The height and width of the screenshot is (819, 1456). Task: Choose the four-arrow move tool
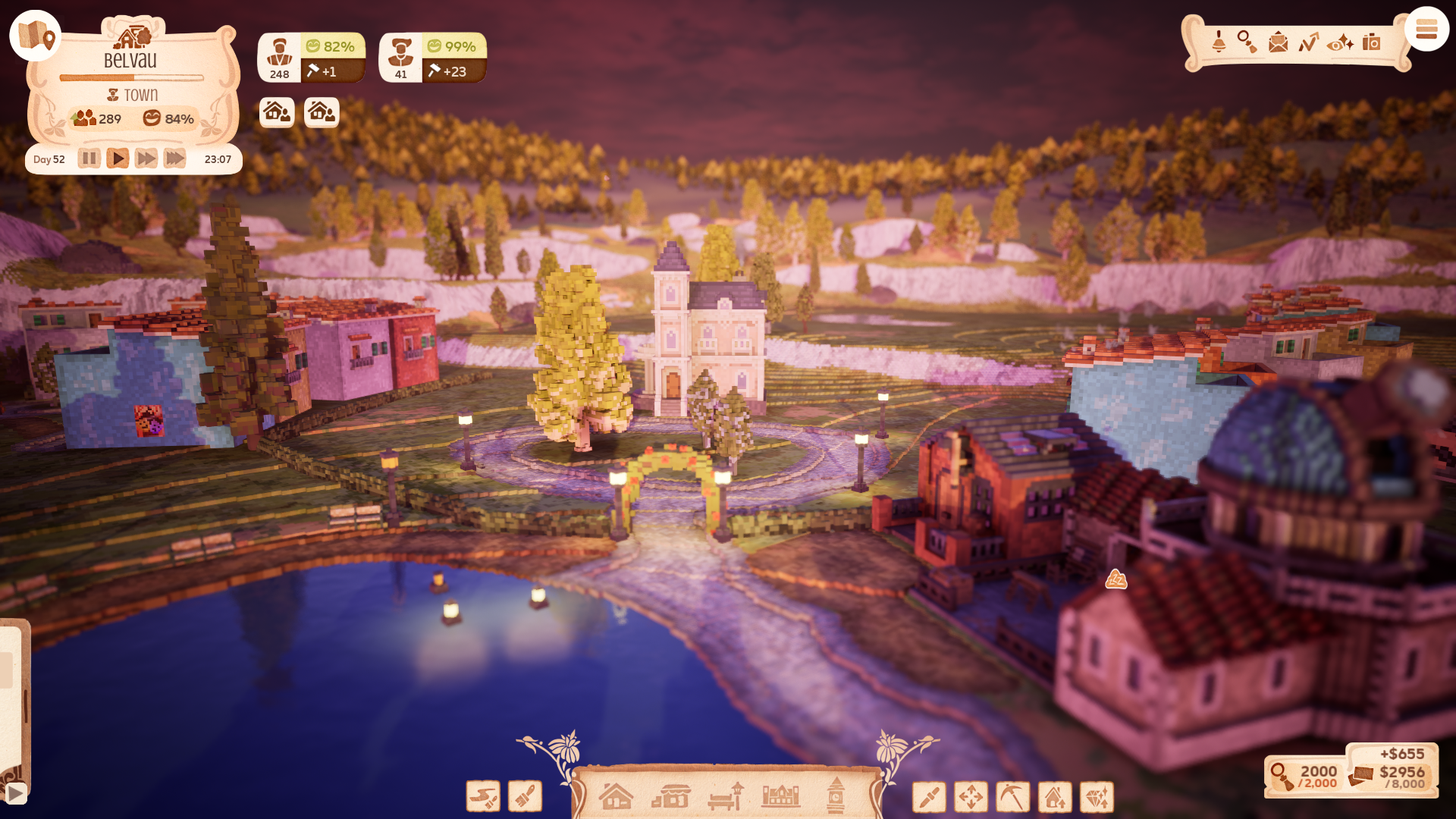click(971, 797)
